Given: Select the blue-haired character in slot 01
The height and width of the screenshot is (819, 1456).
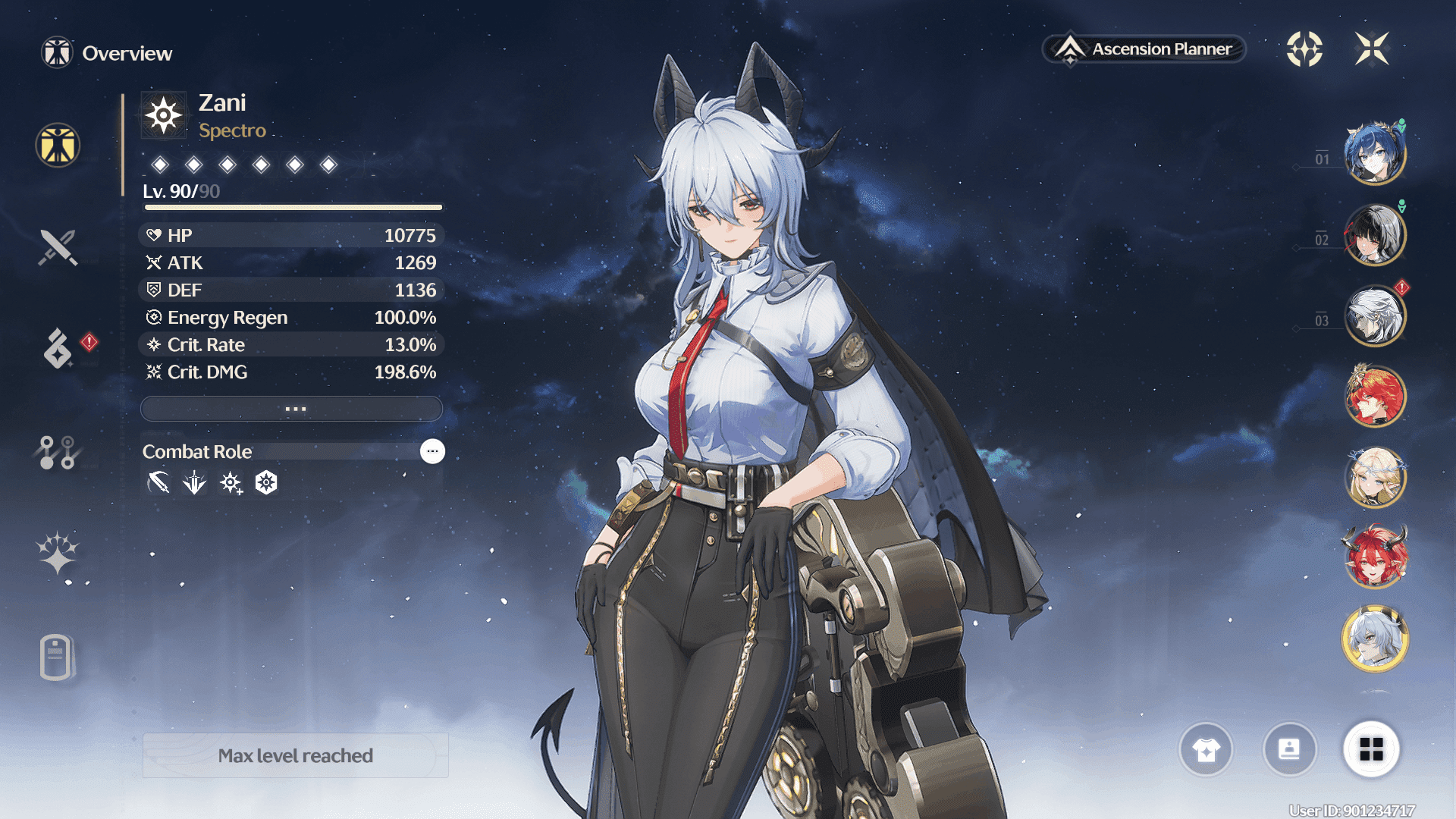Looking at the screenshot, I should click(1374, 154).
